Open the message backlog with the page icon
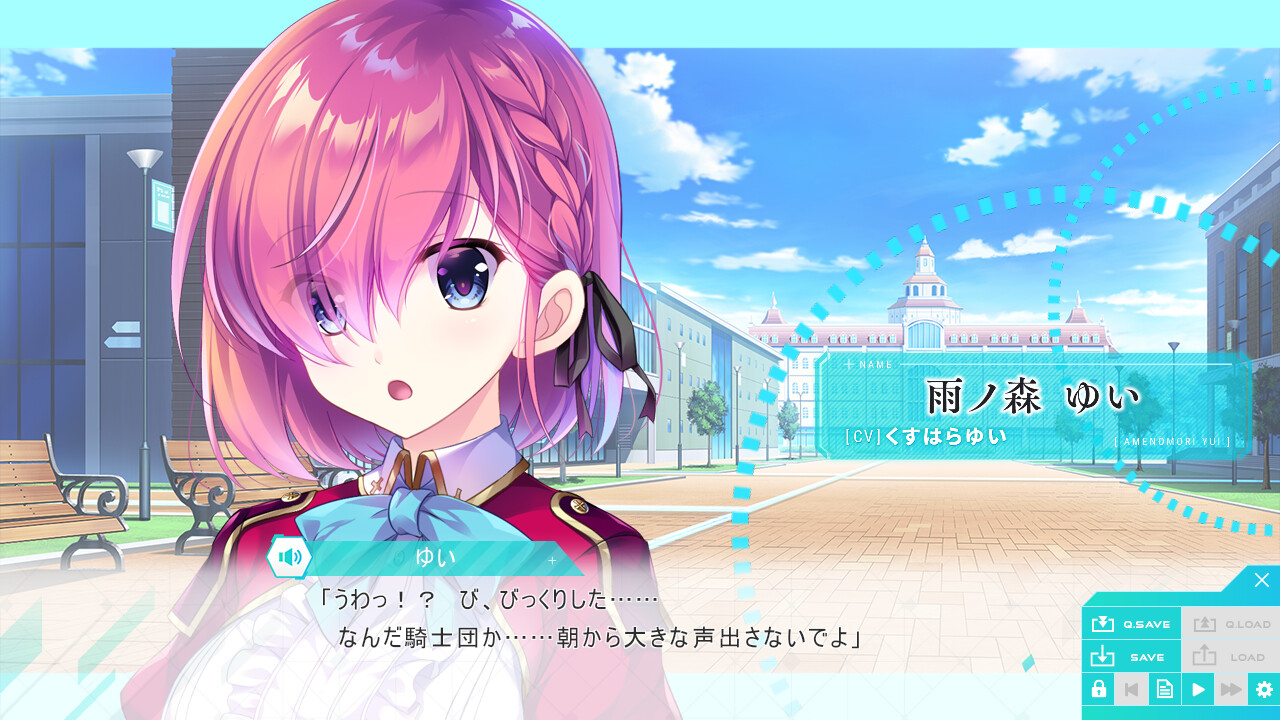Image resolution: width=1280 pixels, height=720 pixels. click(1164, 689)
